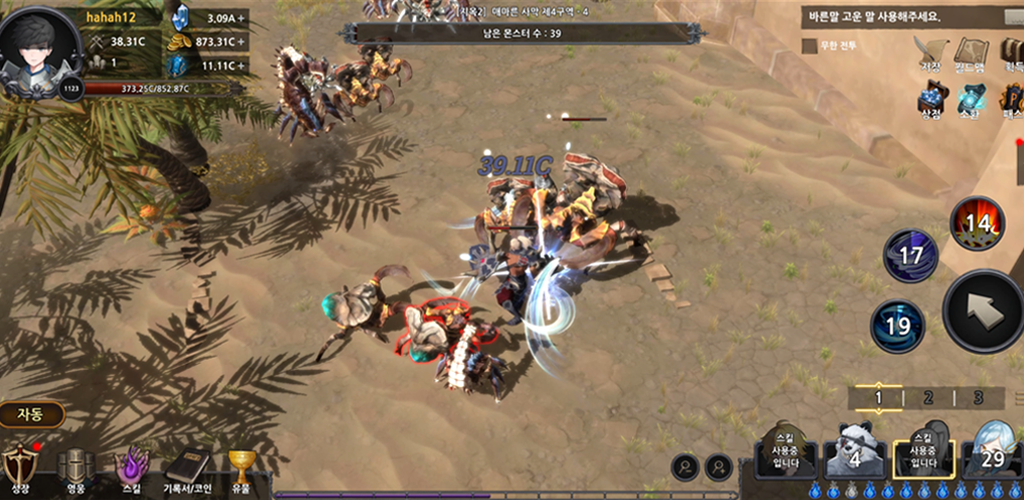Open the hahah12 player avatar profile

point(42,52)
